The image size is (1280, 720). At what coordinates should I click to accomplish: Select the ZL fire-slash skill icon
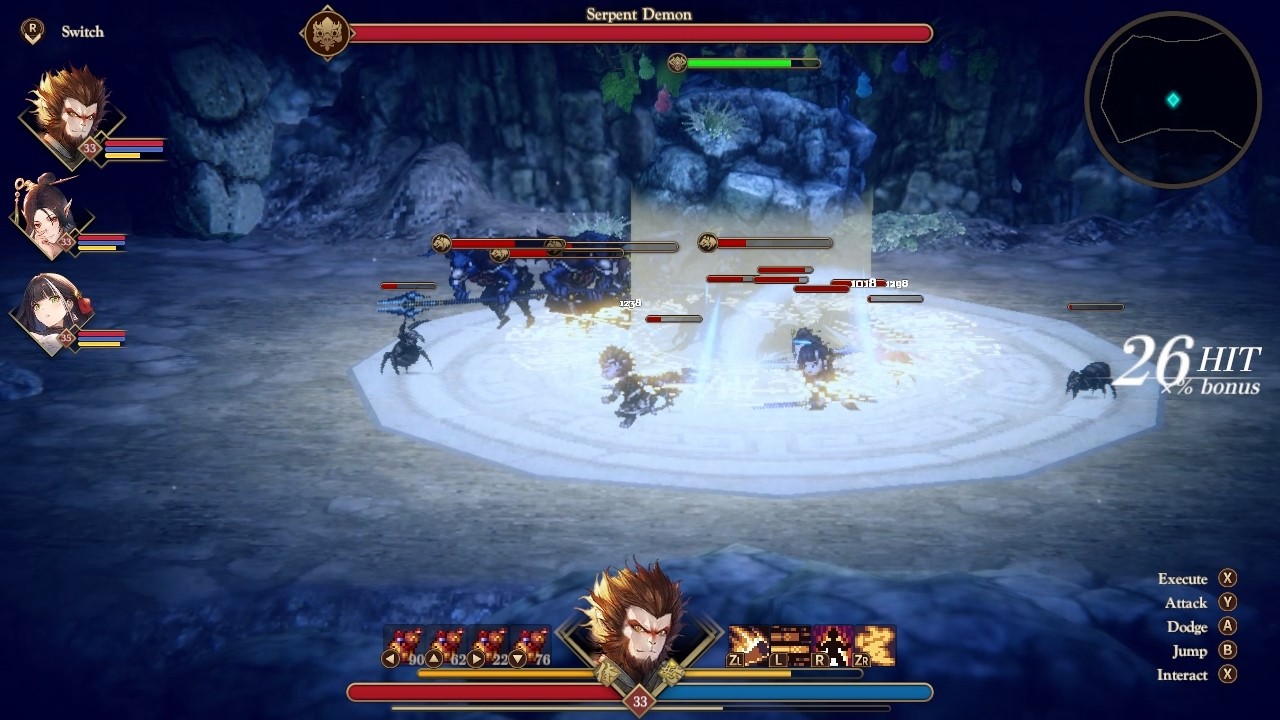tap(748, 643)
